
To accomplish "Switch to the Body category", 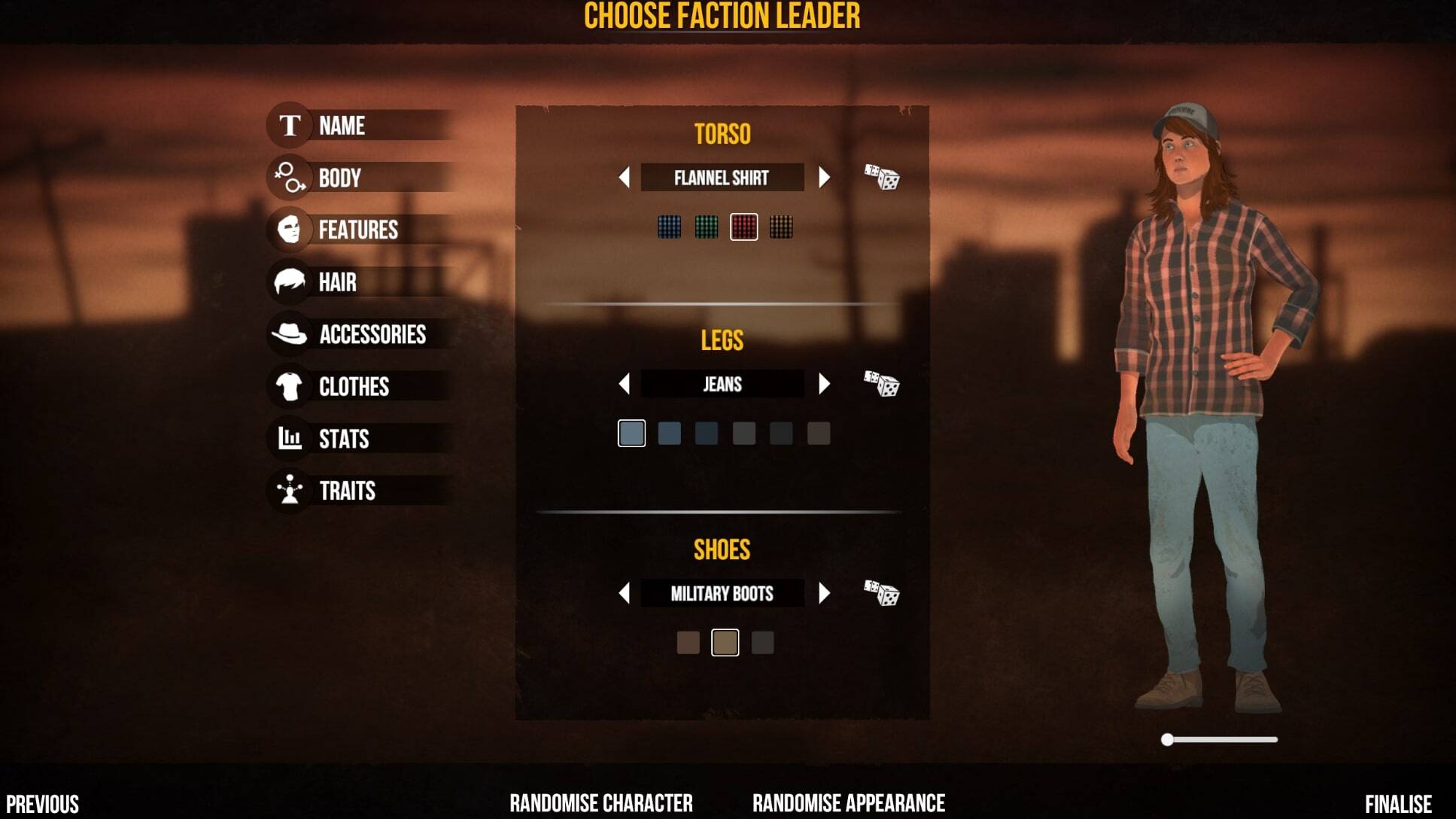I will pos(340,178).
